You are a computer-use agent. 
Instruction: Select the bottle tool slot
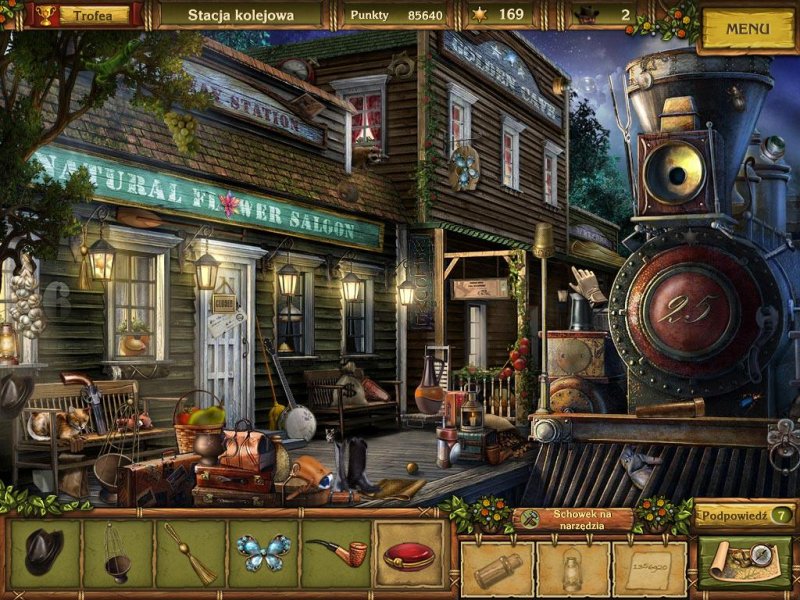pos(497,569)
